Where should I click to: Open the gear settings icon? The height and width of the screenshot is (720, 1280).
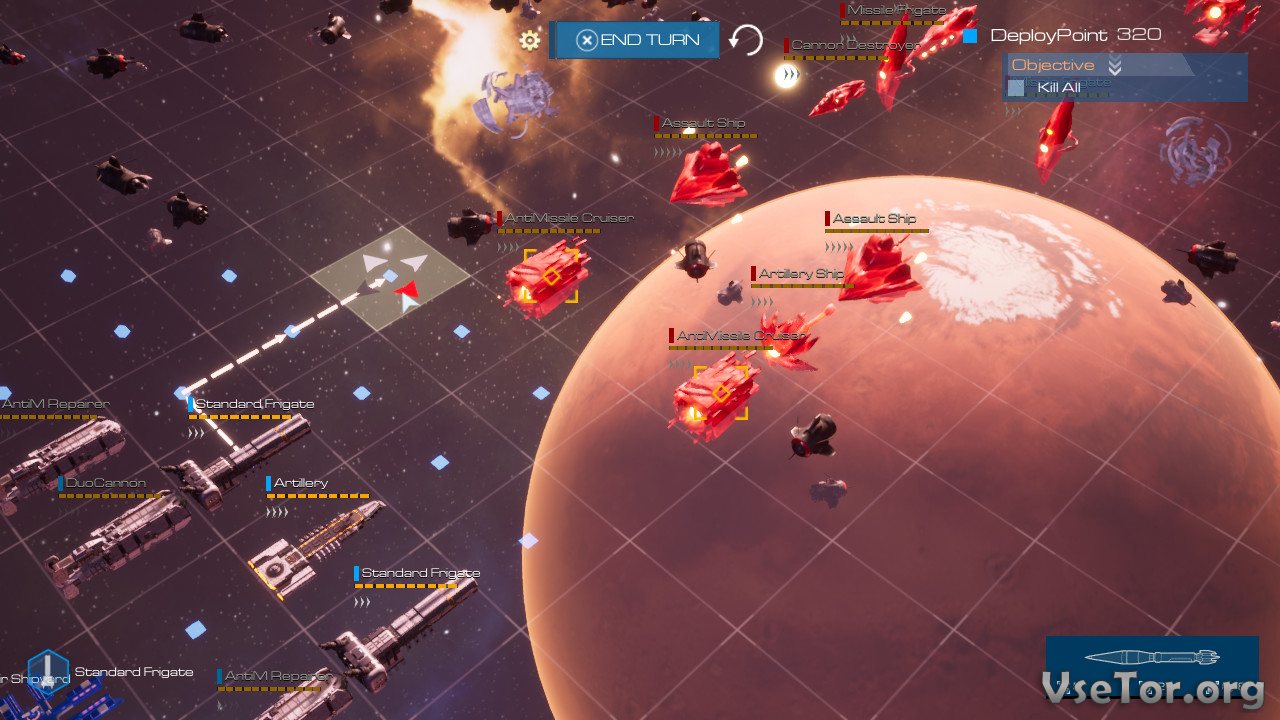coord(530,40)
